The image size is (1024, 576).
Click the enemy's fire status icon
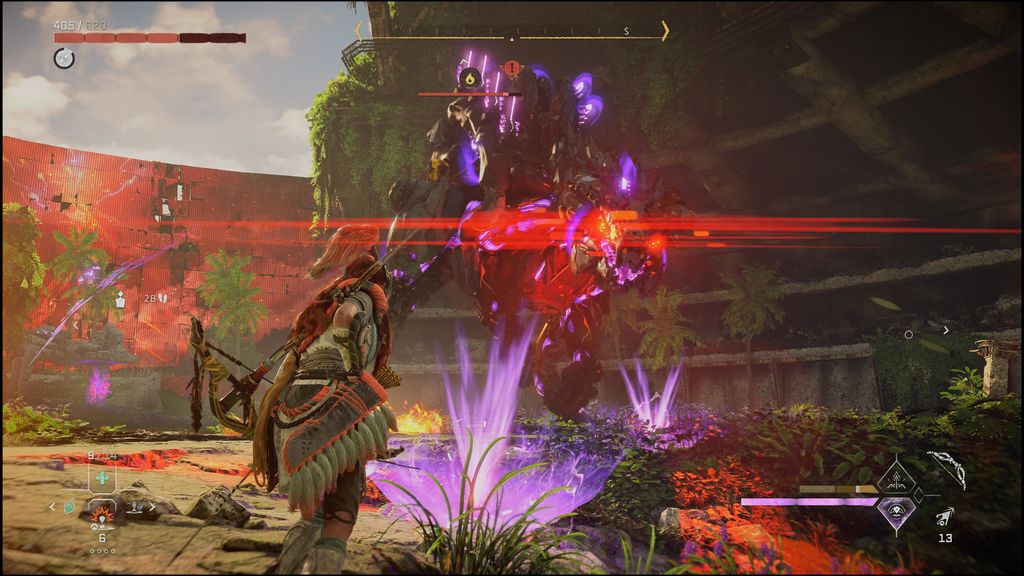469,76
